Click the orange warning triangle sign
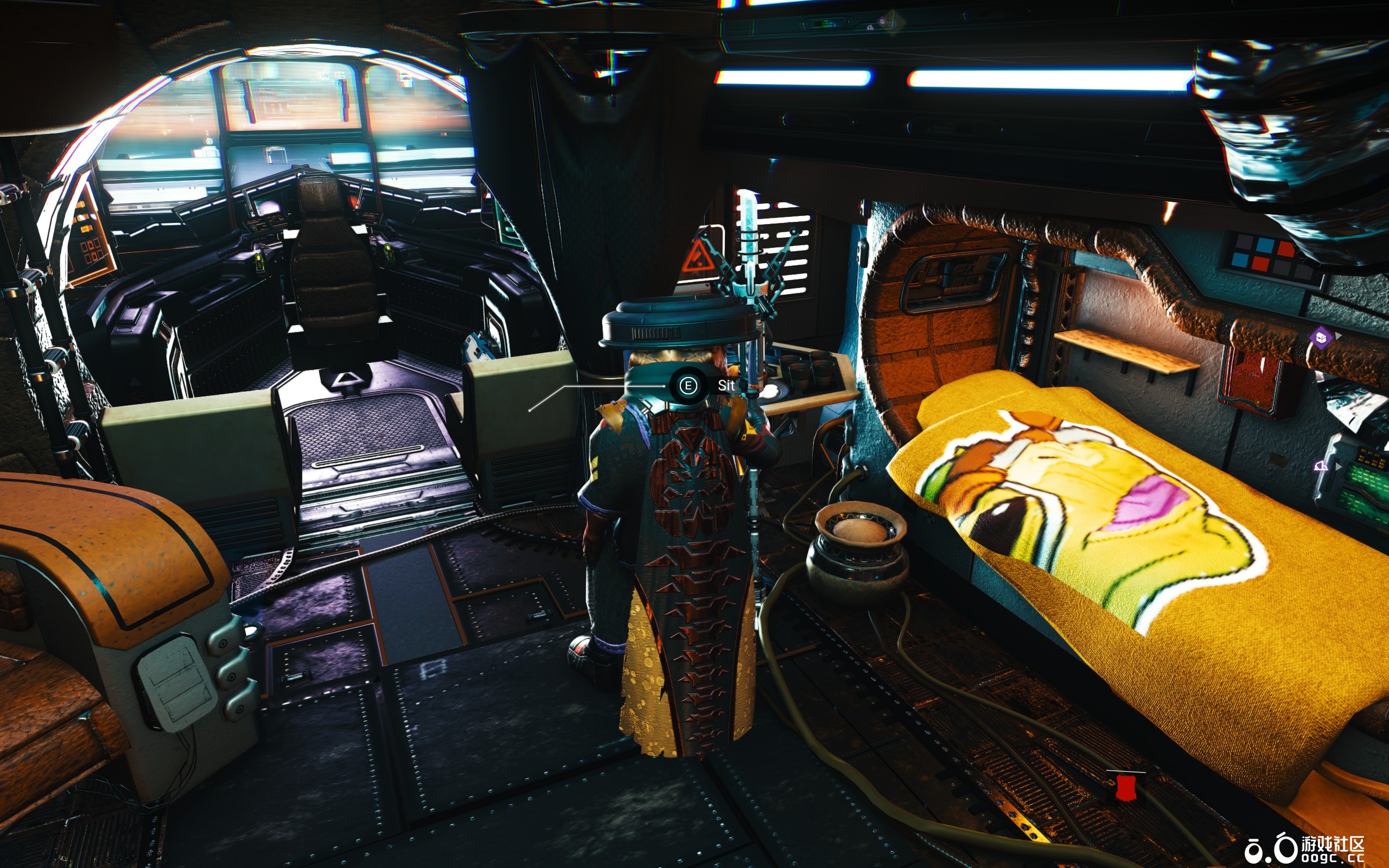 [x=697, y=257]
